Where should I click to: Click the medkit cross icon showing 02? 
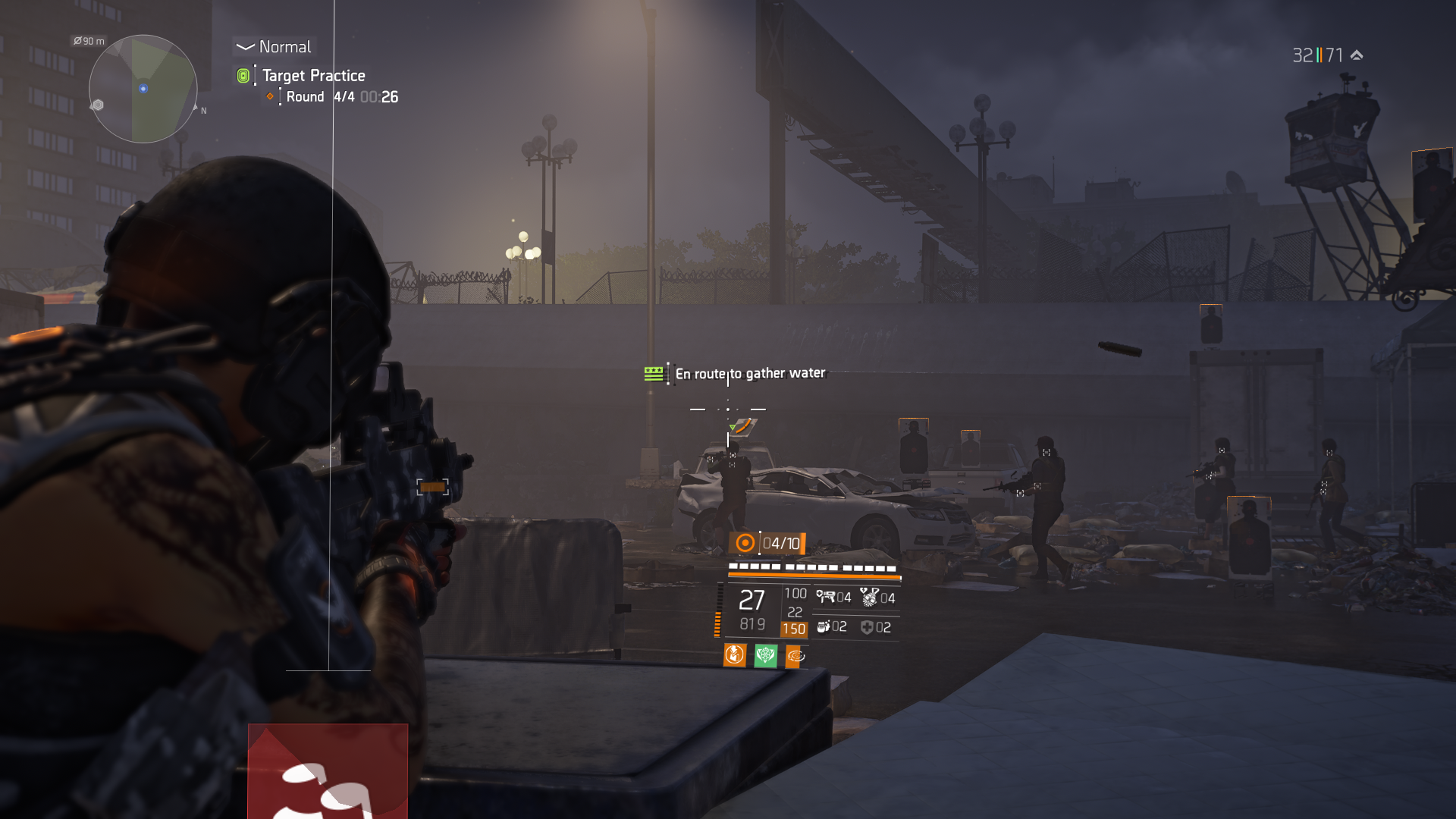(x=868, y=628)
